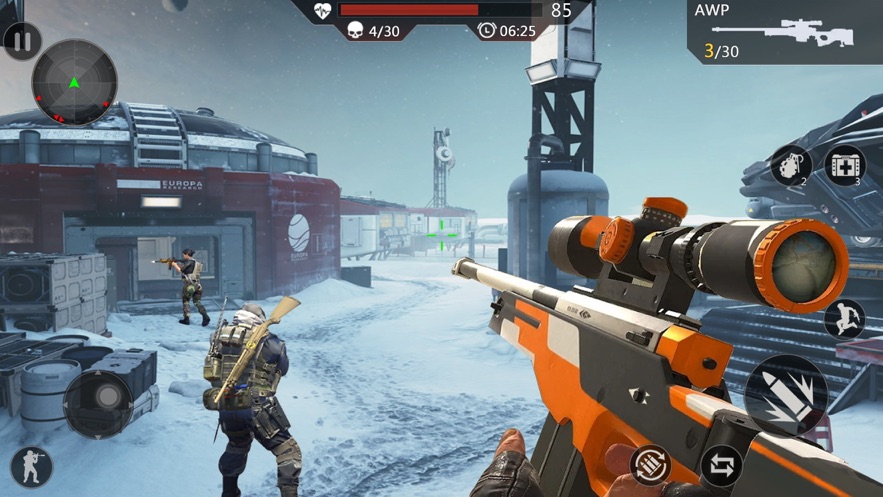883x497 pixels.
Task: Tap the circular radar minimap
Action: [74, 82]
